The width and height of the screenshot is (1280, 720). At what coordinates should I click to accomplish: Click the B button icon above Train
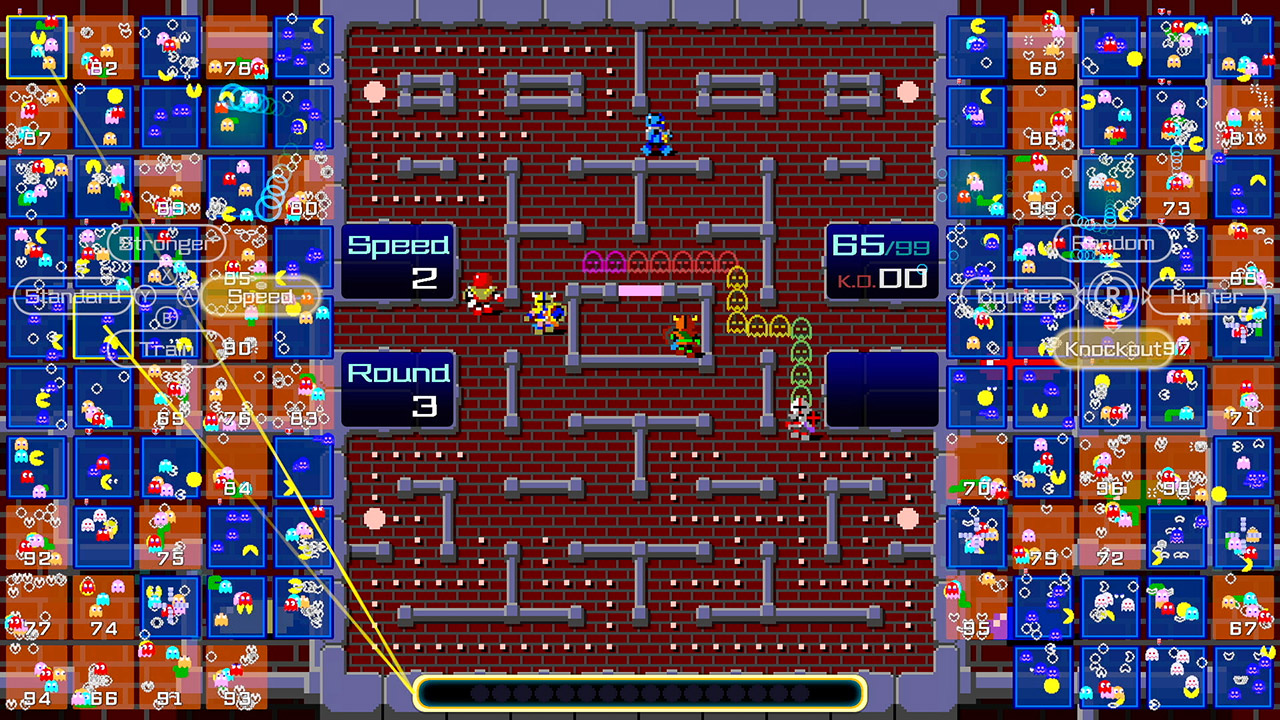point(166,318)
